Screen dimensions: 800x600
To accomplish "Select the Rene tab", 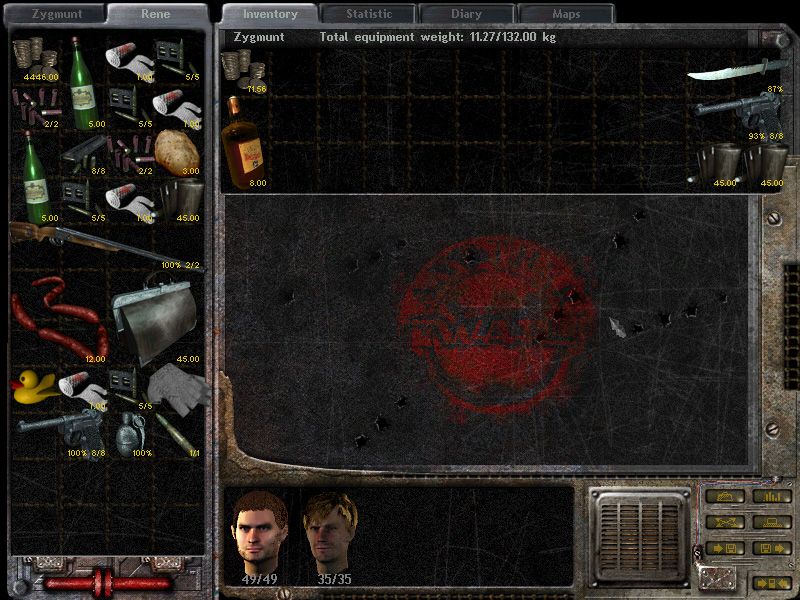I will point(155,14).
